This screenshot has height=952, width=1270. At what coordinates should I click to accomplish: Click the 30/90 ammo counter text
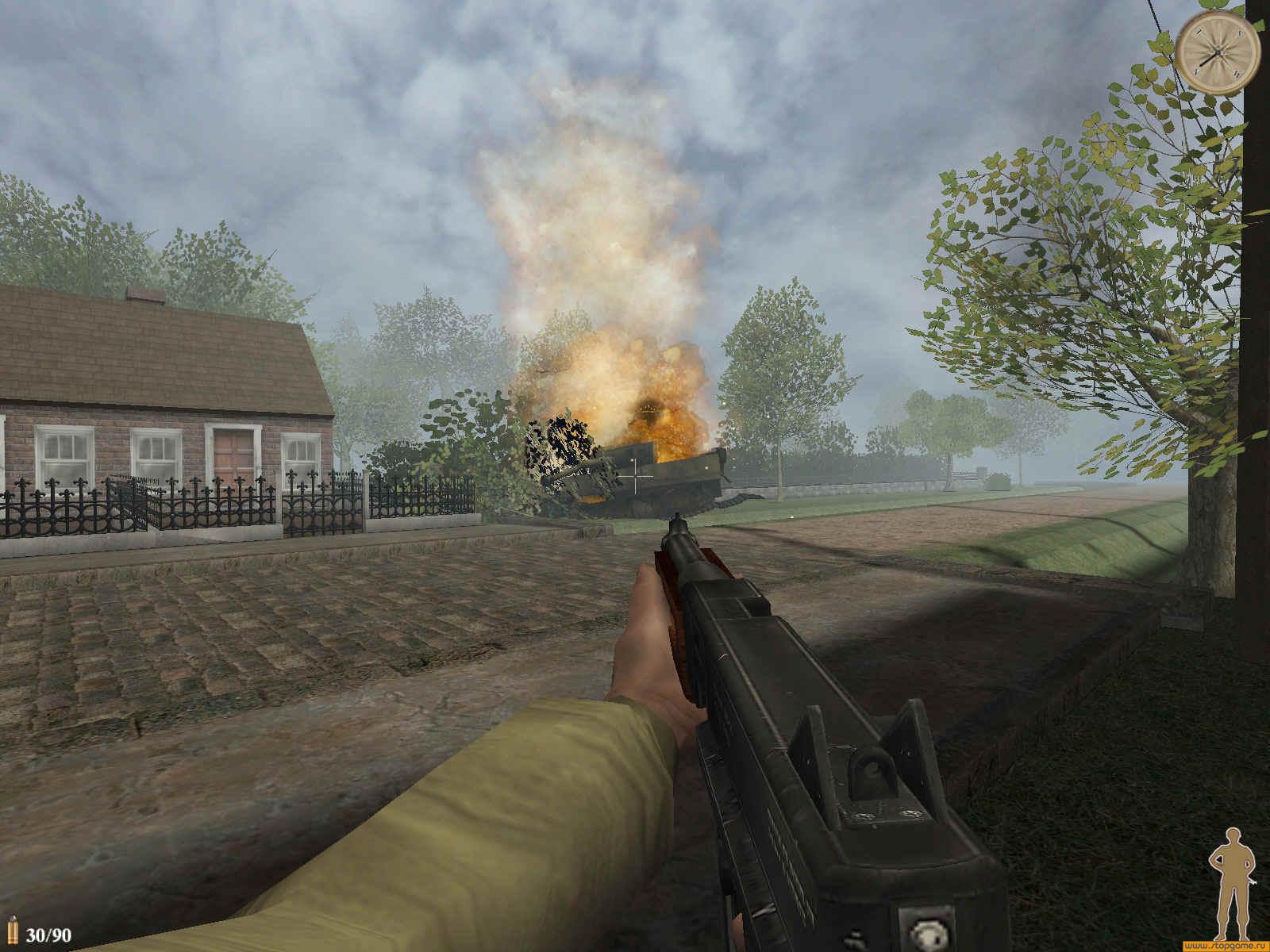click(48, 935)
